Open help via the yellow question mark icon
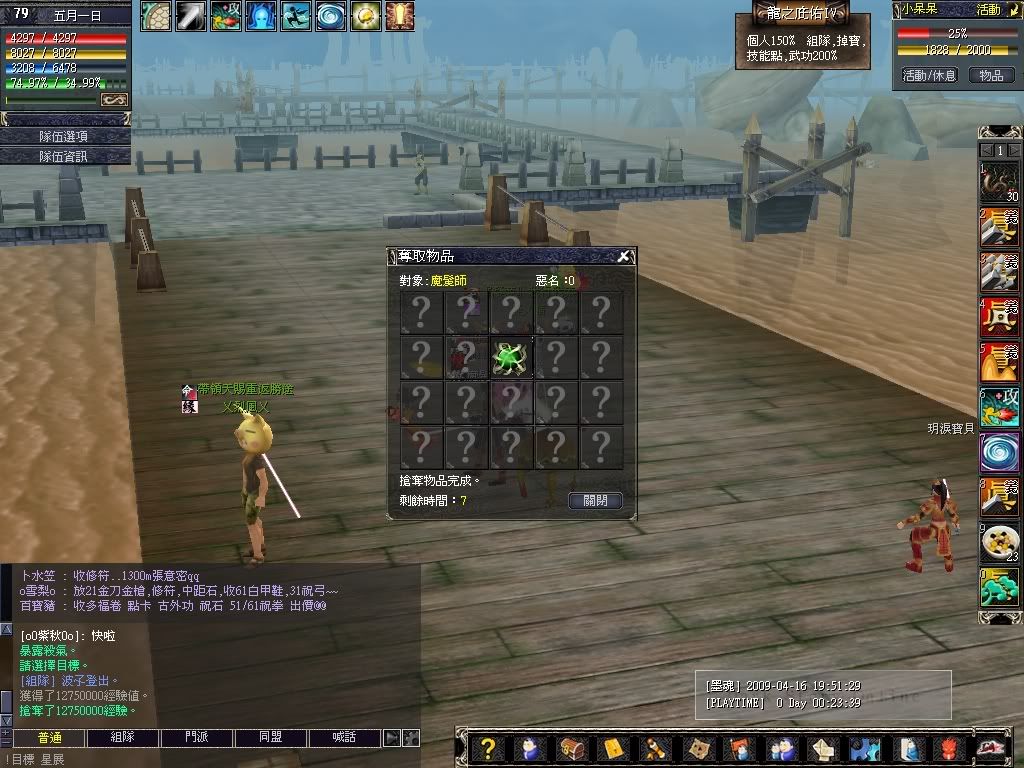The image size is (1024, 768). pos(488,748)
